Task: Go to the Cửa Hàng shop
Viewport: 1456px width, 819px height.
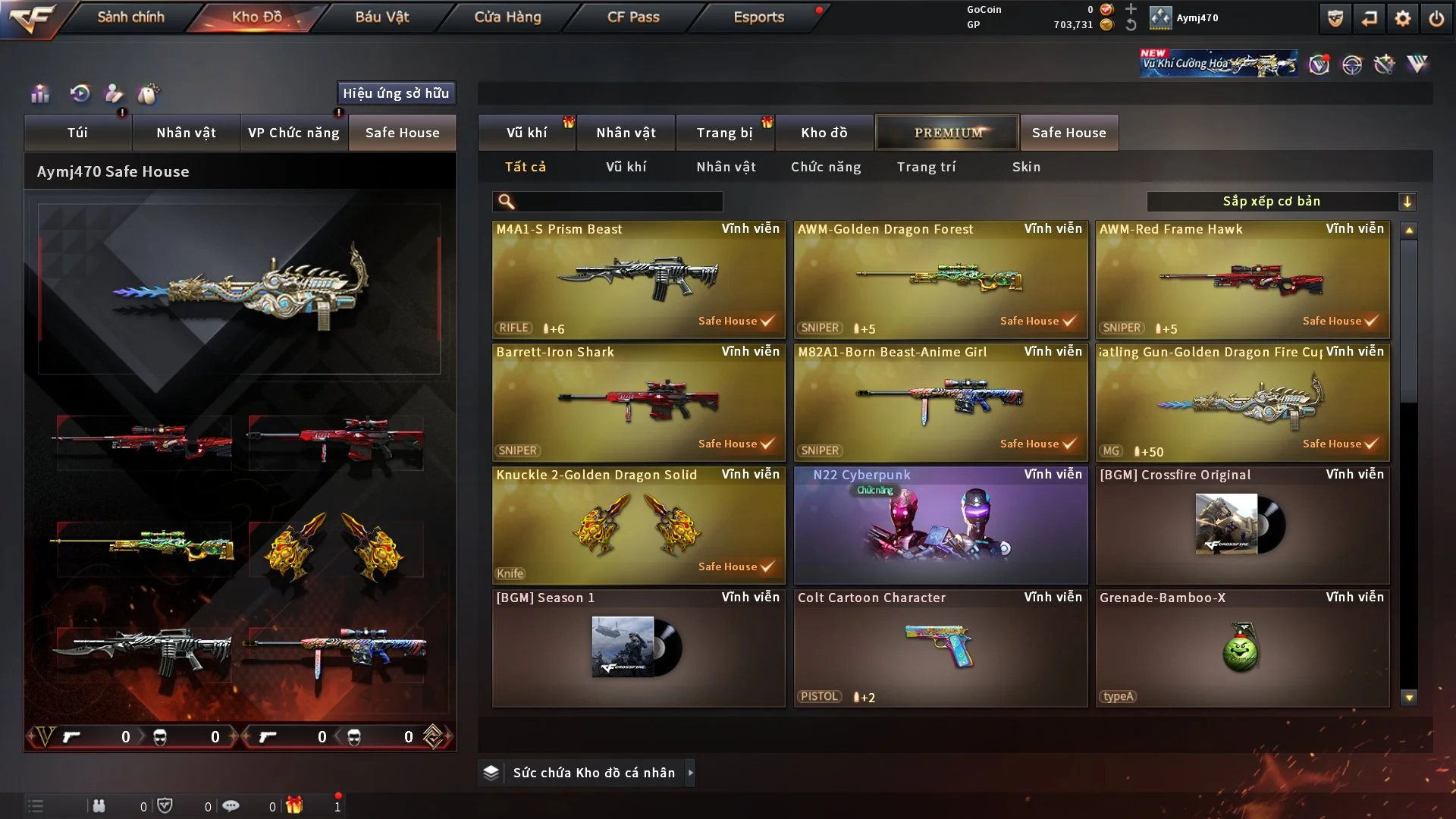Action: pyautogui.click(x=507, y=17)
